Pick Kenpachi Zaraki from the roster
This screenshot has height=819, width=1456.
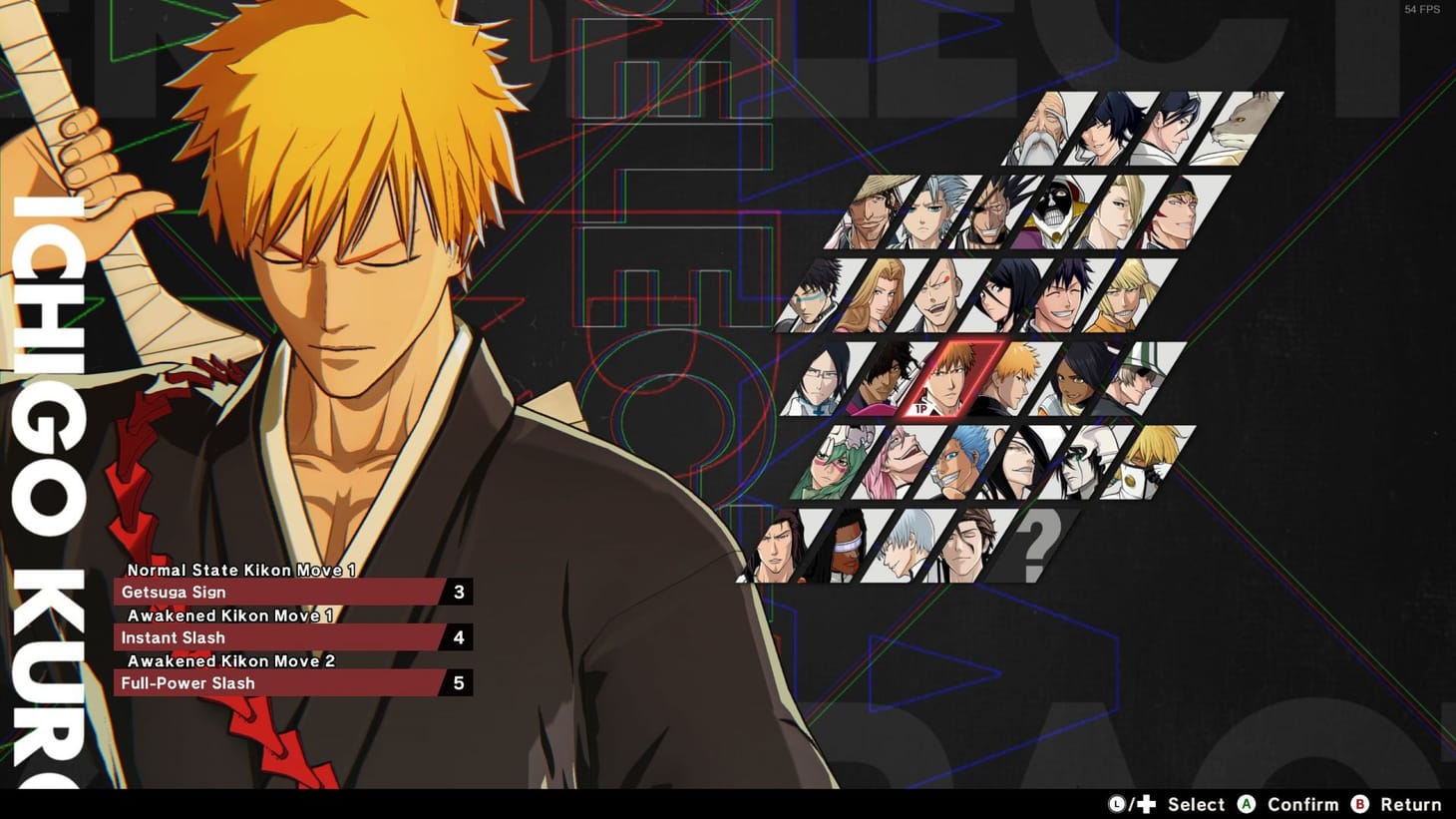coord(992,213)
